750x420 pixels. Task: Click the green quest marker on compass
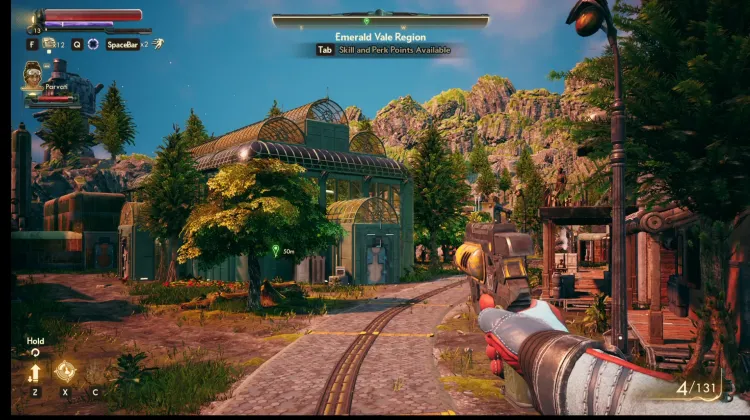(367, 20)
